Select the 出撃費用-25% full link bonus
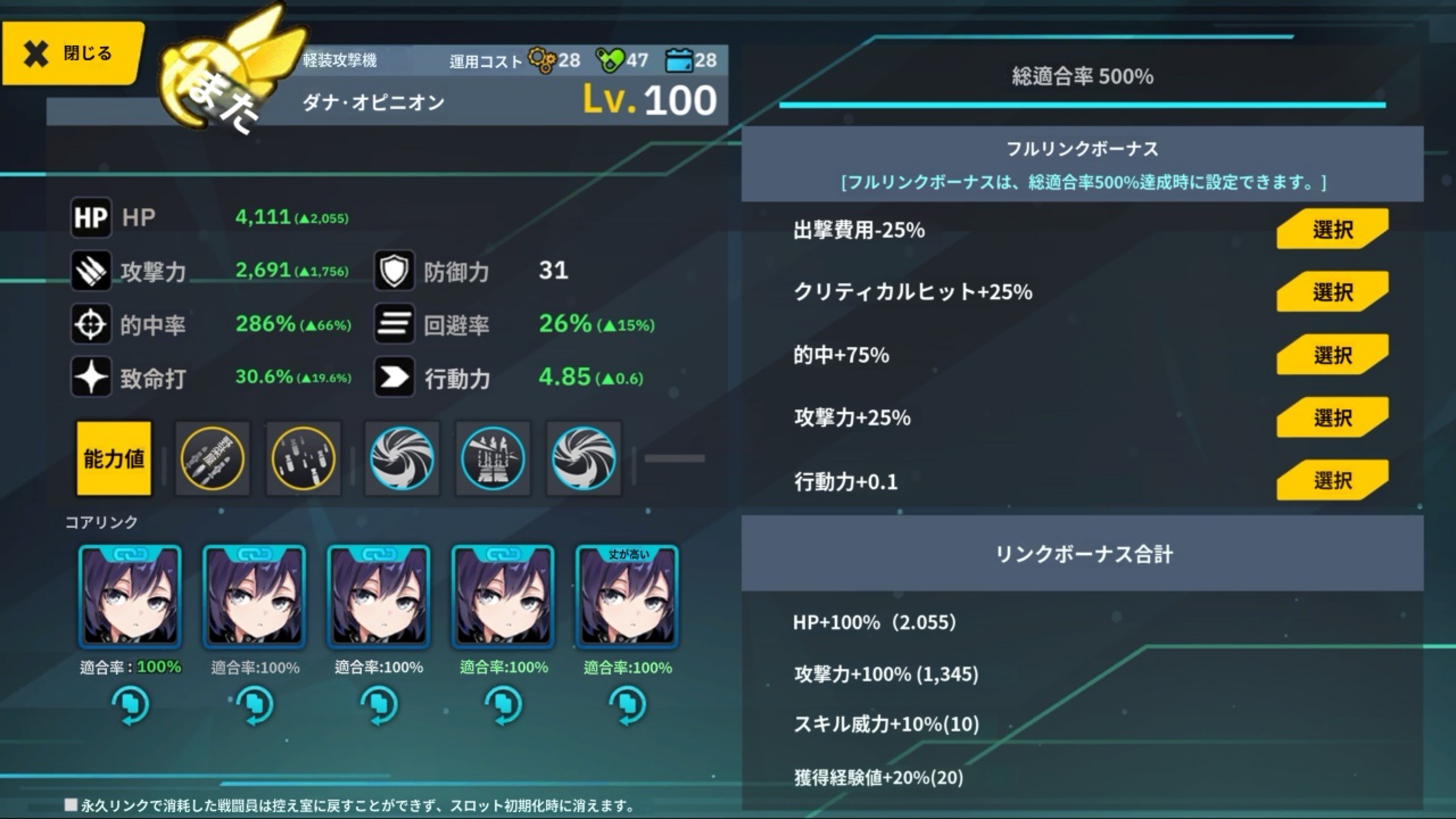Viewport: 1456px width, 819px height. (1331, 229)
